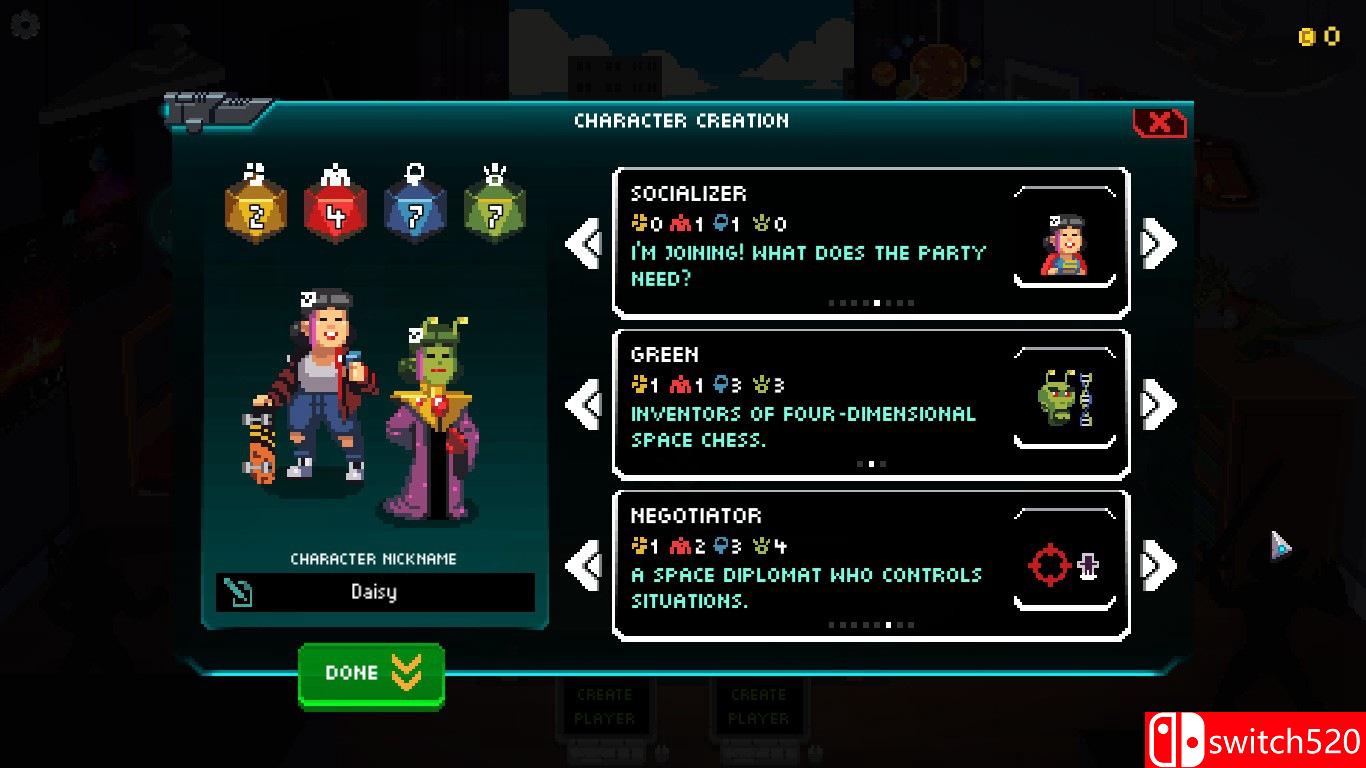Show the next option after Socializer
Viewport: 1366px width, 768px height.
(1158, 243)
